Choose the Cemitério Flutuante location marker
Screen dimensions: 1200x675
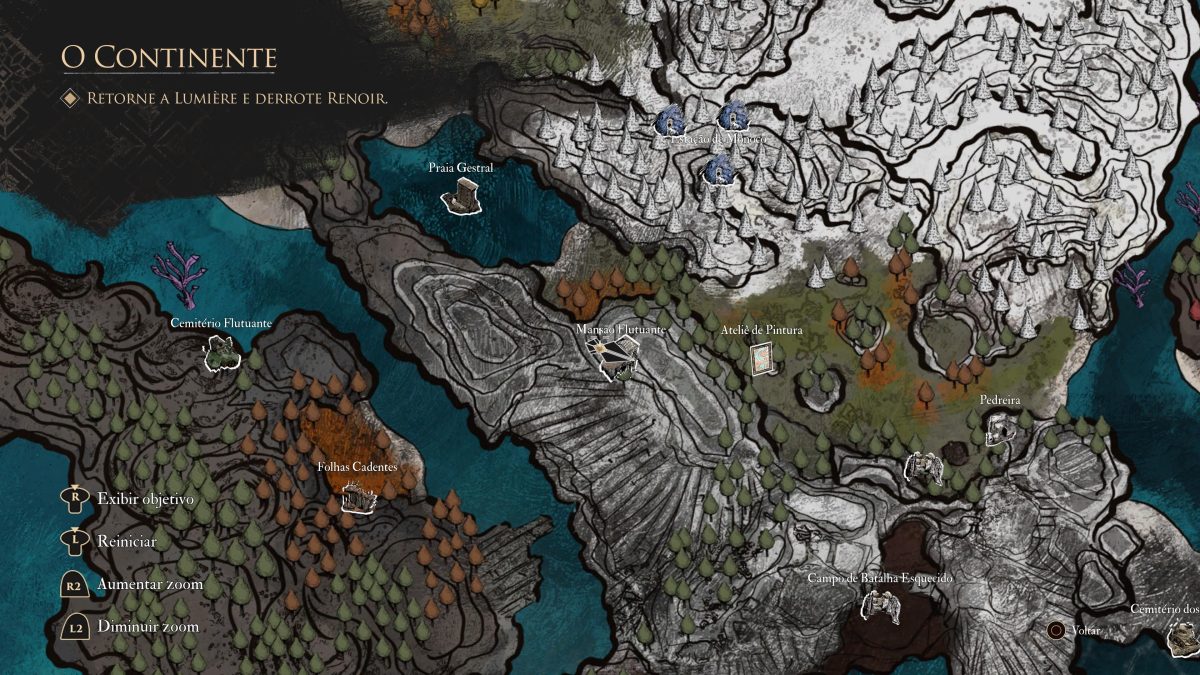pyautogui.click(x=220, y=351)
